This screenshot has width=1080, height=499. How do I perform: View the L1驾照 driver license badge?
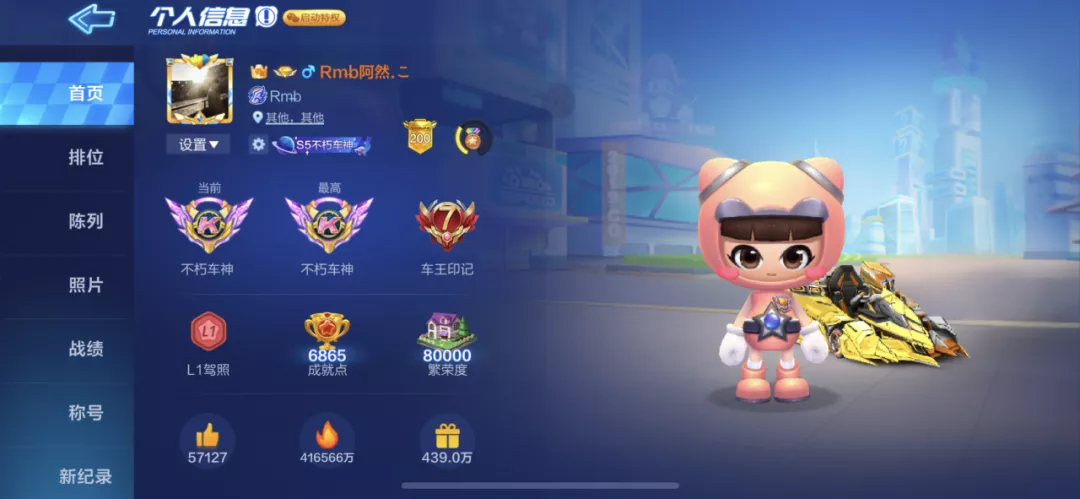click(208, 332)
